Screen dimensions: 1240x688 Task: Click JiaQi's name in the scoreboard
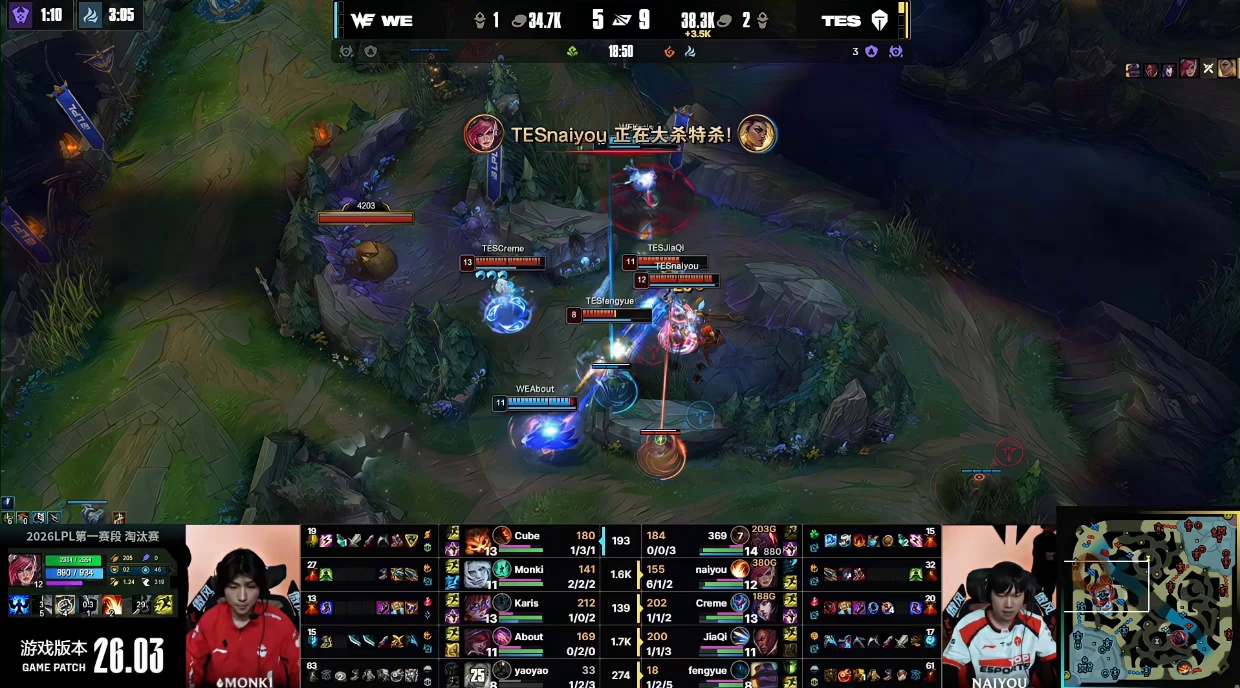714,636
